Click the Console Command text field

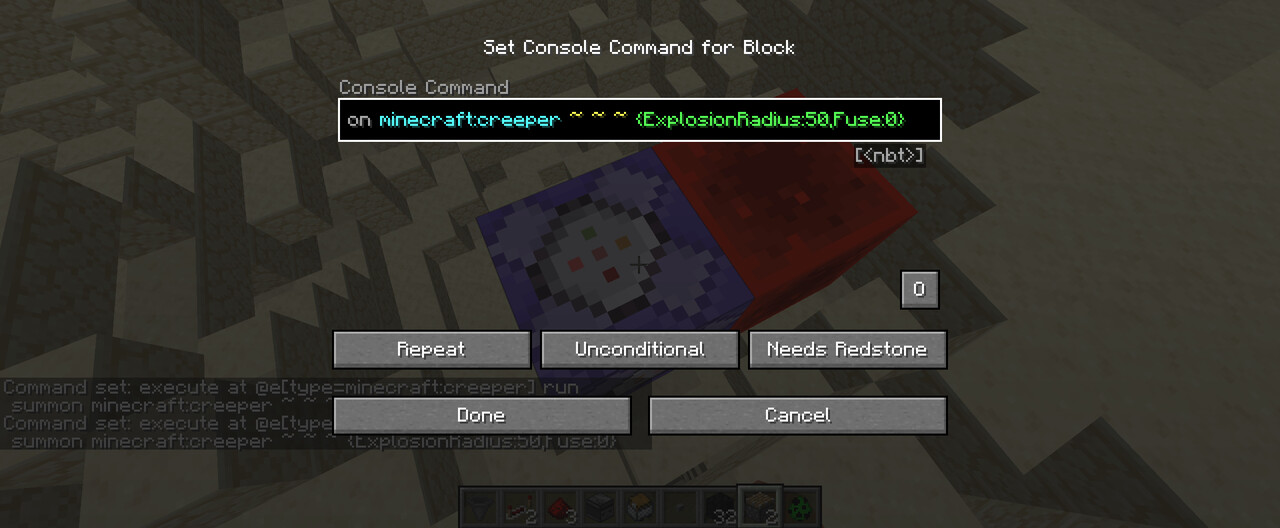point(639,120)
